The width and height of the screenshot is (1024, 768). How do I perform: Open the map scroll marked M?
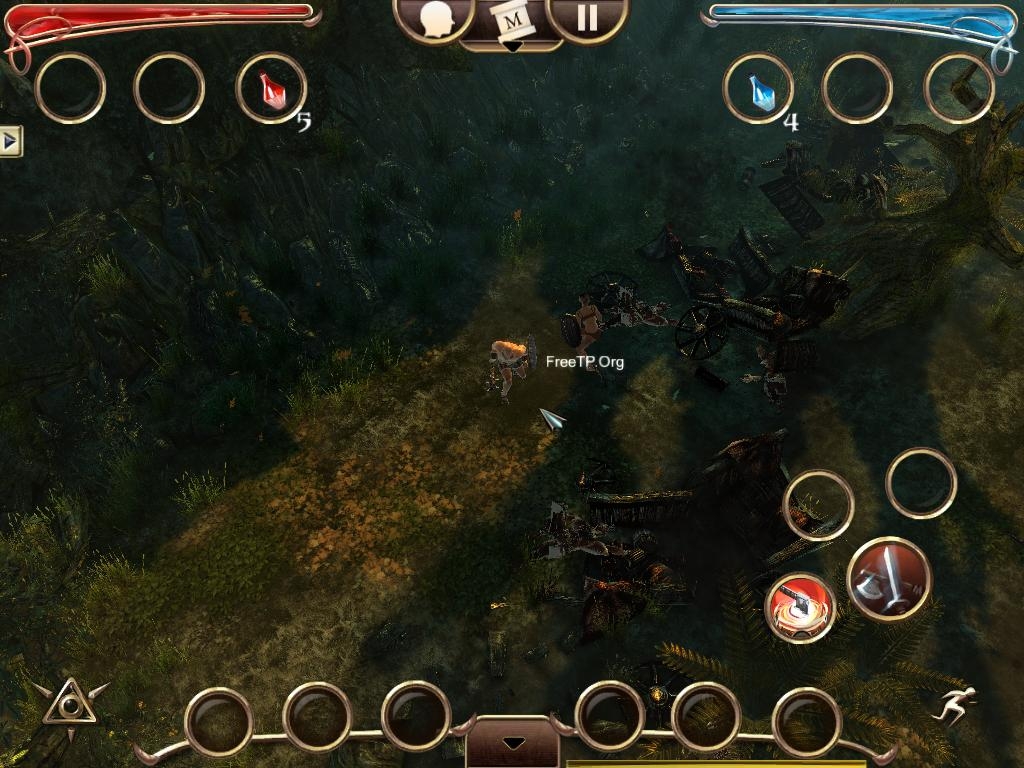pyautogui.click(x=512, y=20)
